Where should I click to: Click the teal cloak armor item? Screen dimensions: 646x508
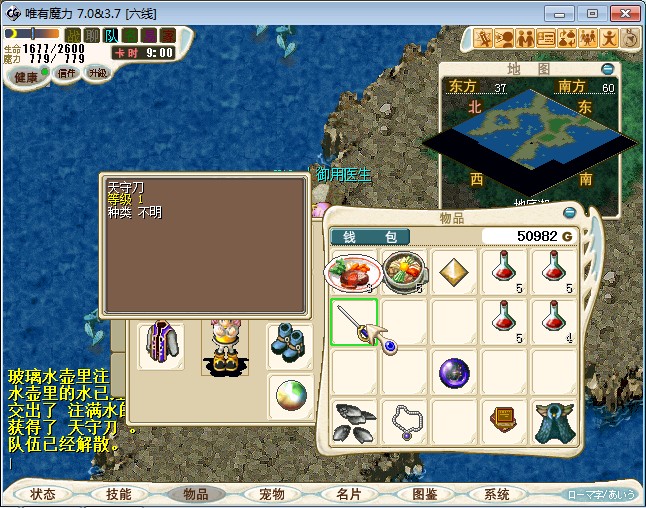(554, 422)
